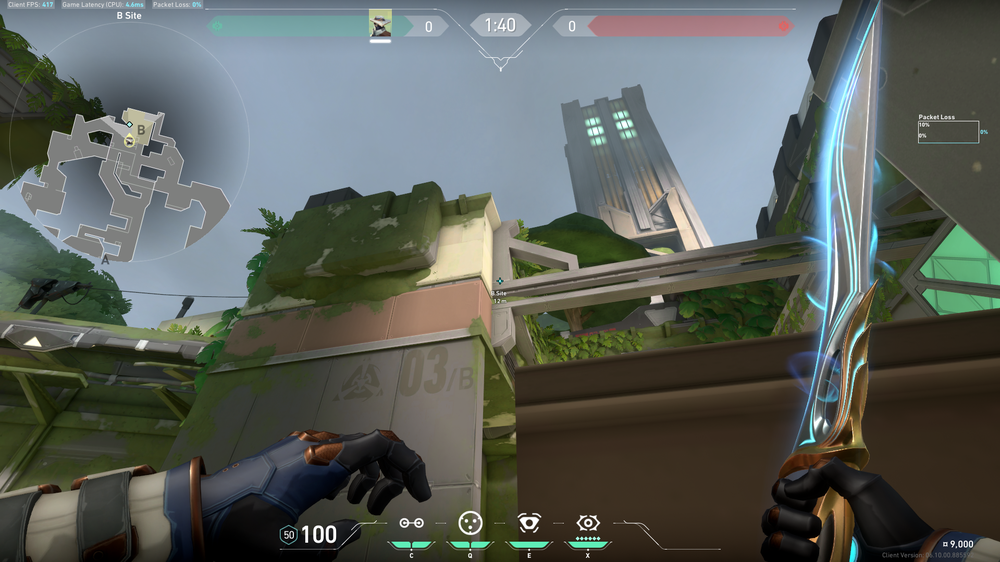
Task: Click the player marker on the minimap
Action: [x=130, y=142]
